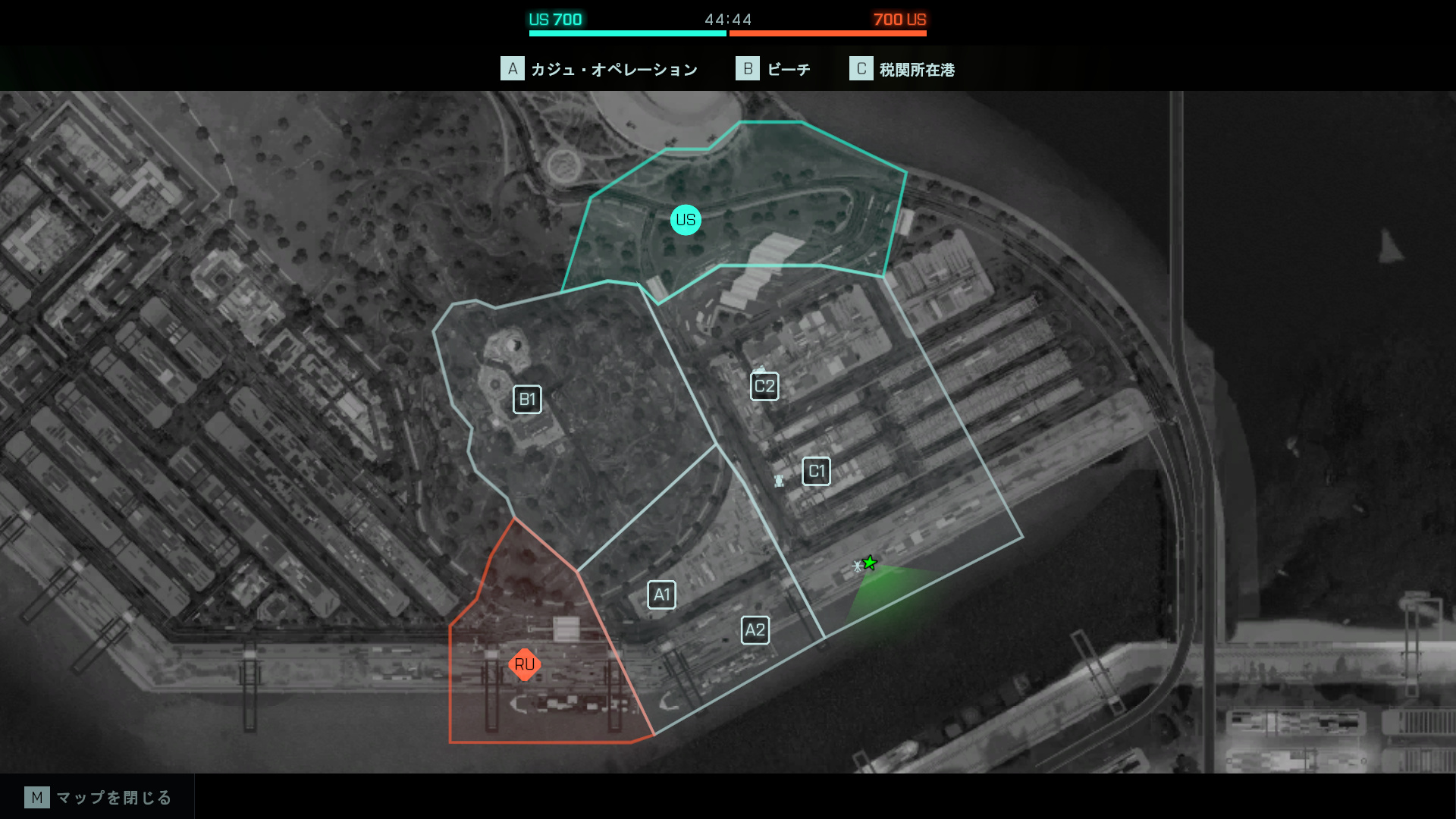Choose the C2 capture point marker
This screenshot has height=819, width=1456.
click(x=764, y=386)
